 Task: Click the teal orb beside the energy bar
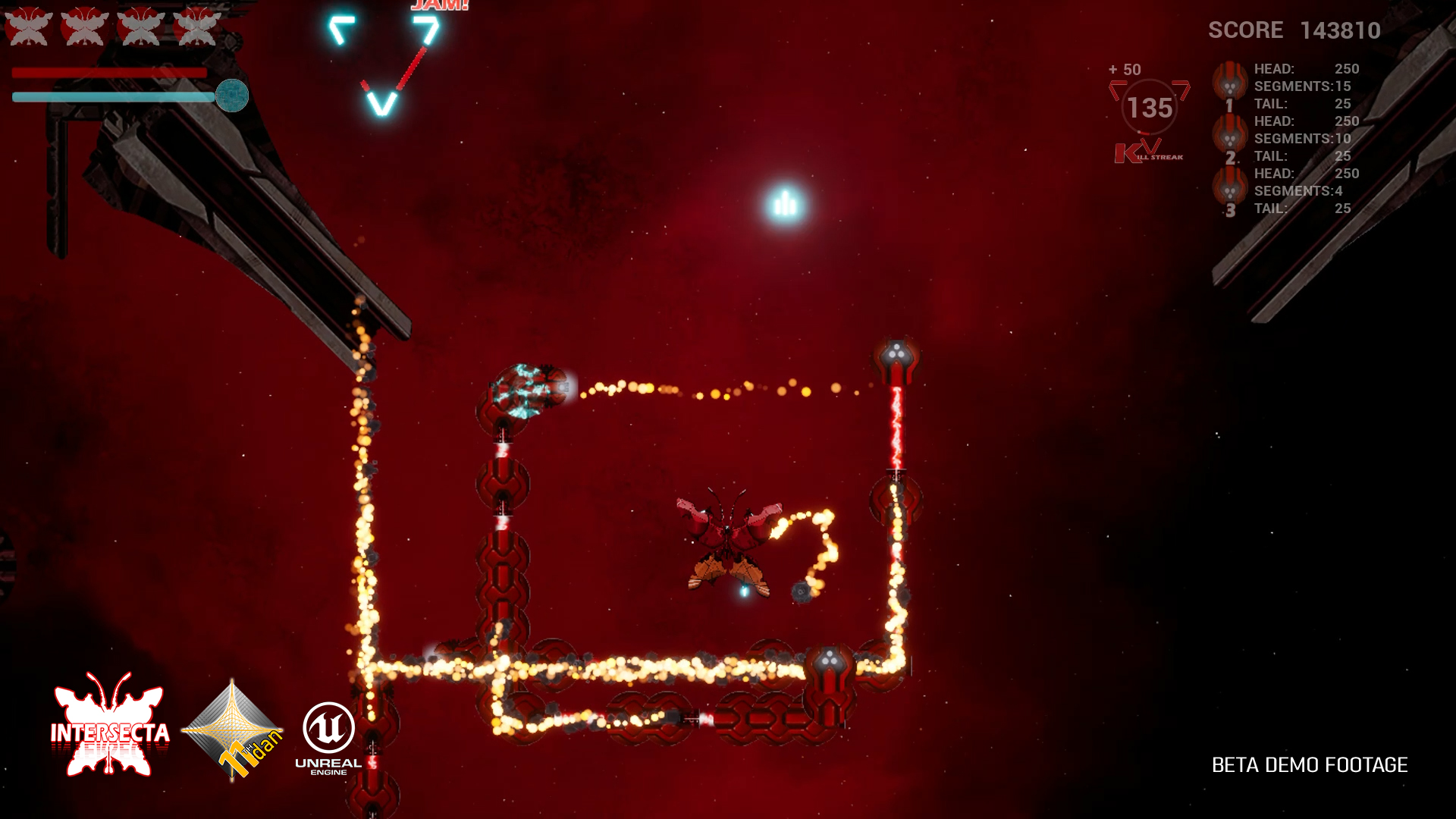(232, 96)
